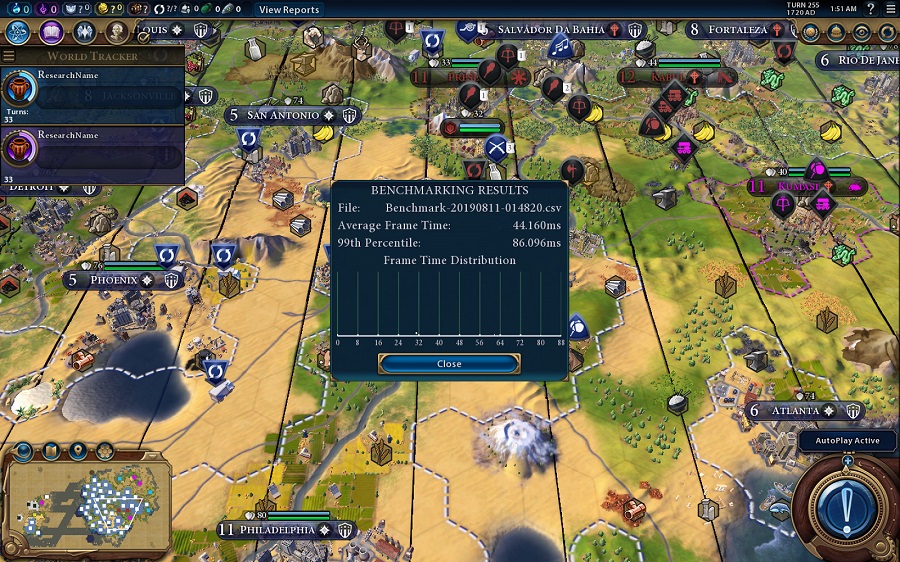Image resolution: width=900 pixels, height=562 pixels.
Task: Open the technology tree (atom icon)
Action: coord(17,31)
